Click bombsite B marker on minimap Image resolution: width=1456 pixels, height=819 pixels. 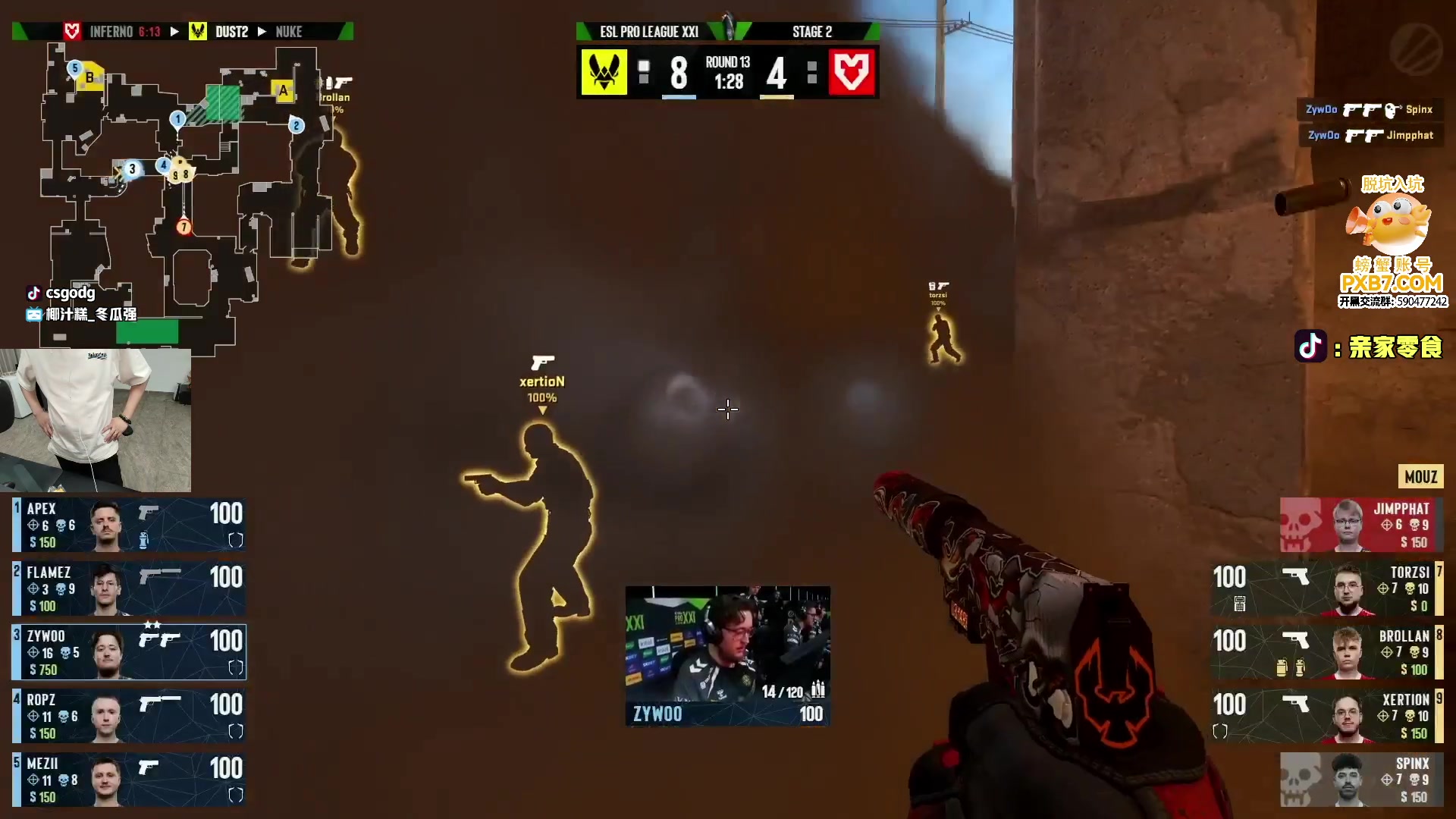(x=90, y=77)
